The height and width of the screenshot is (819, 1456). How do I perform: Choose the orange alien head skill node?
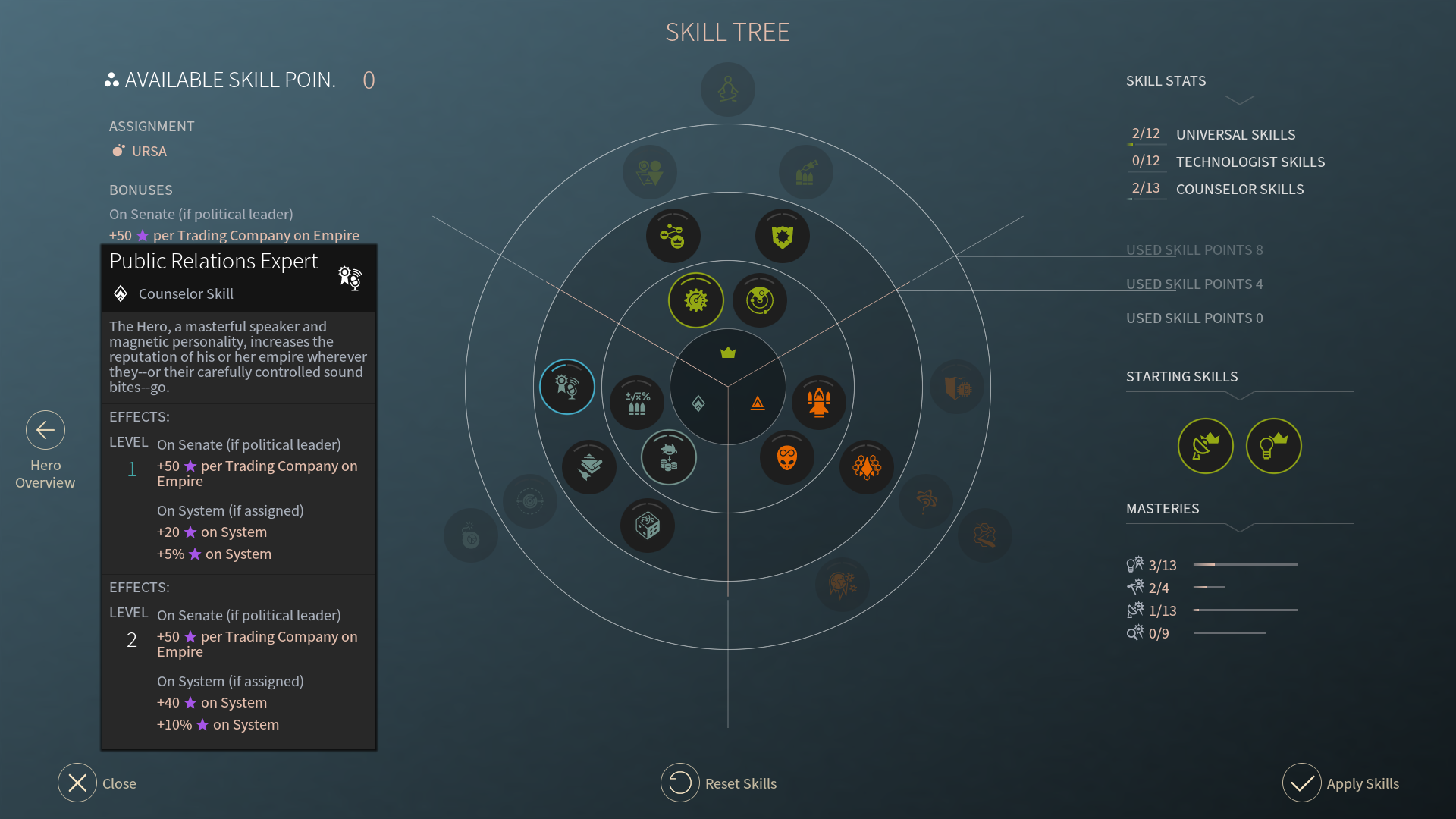click(x=787, y=458)
